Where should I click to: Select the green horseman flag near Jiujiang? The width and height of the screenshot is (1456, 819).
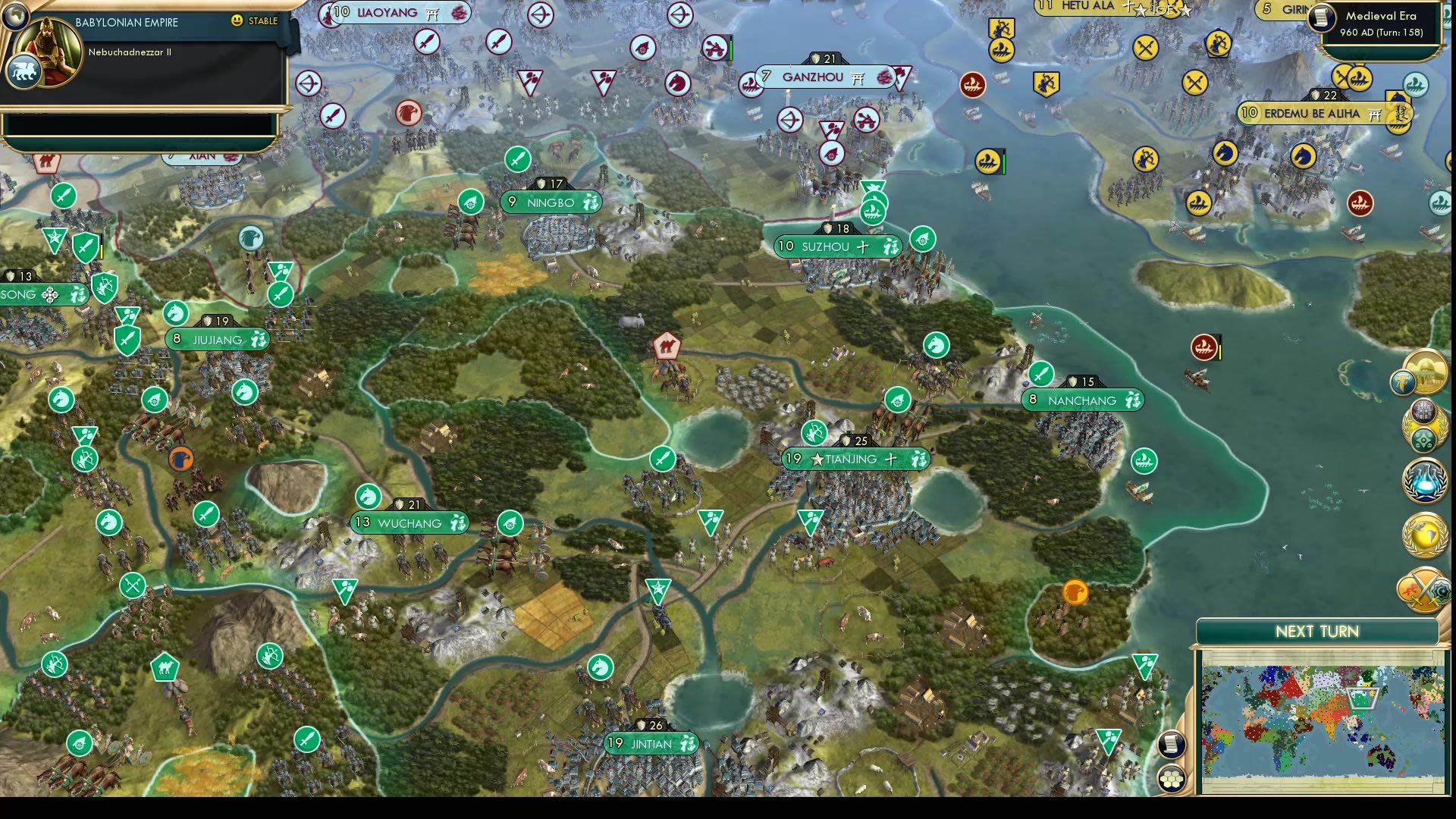(x=176, y=313)
